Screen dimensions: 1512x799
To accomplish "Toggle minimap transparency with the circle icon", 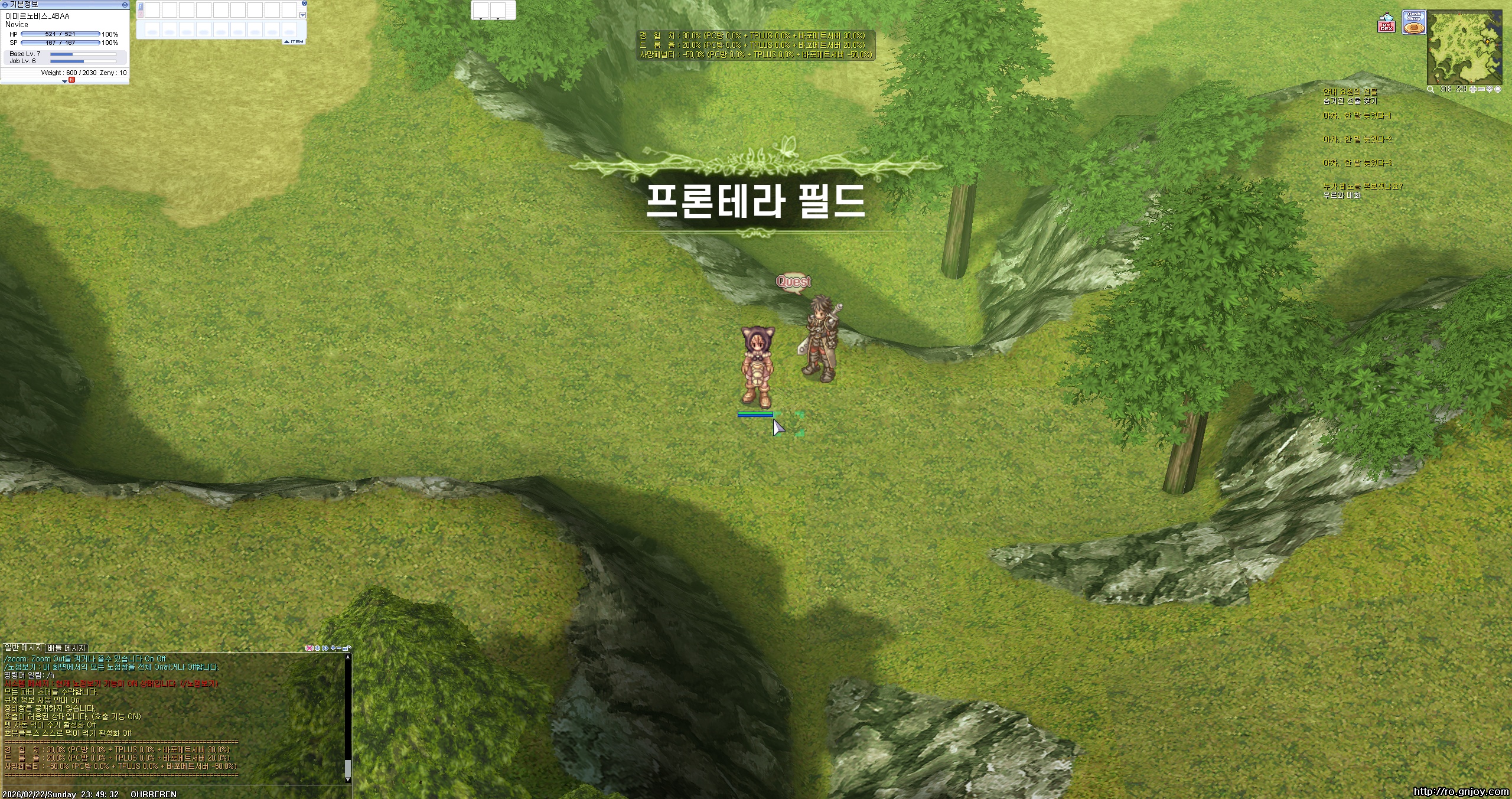I will click(x=1498, y=90).
